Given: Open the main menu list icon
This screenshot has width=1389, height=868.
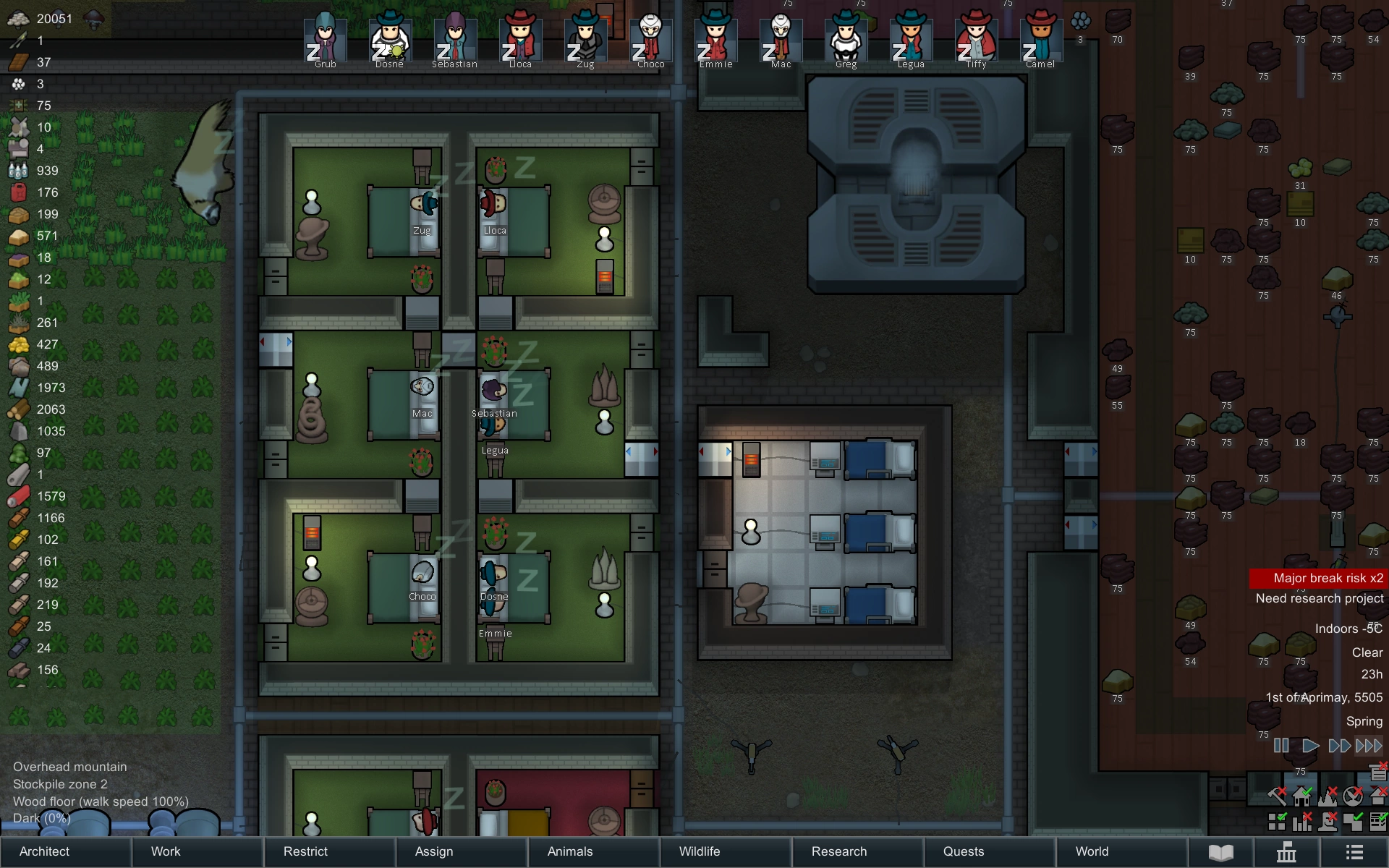Looking at the screenshot, I should (x=1354, y=852).
